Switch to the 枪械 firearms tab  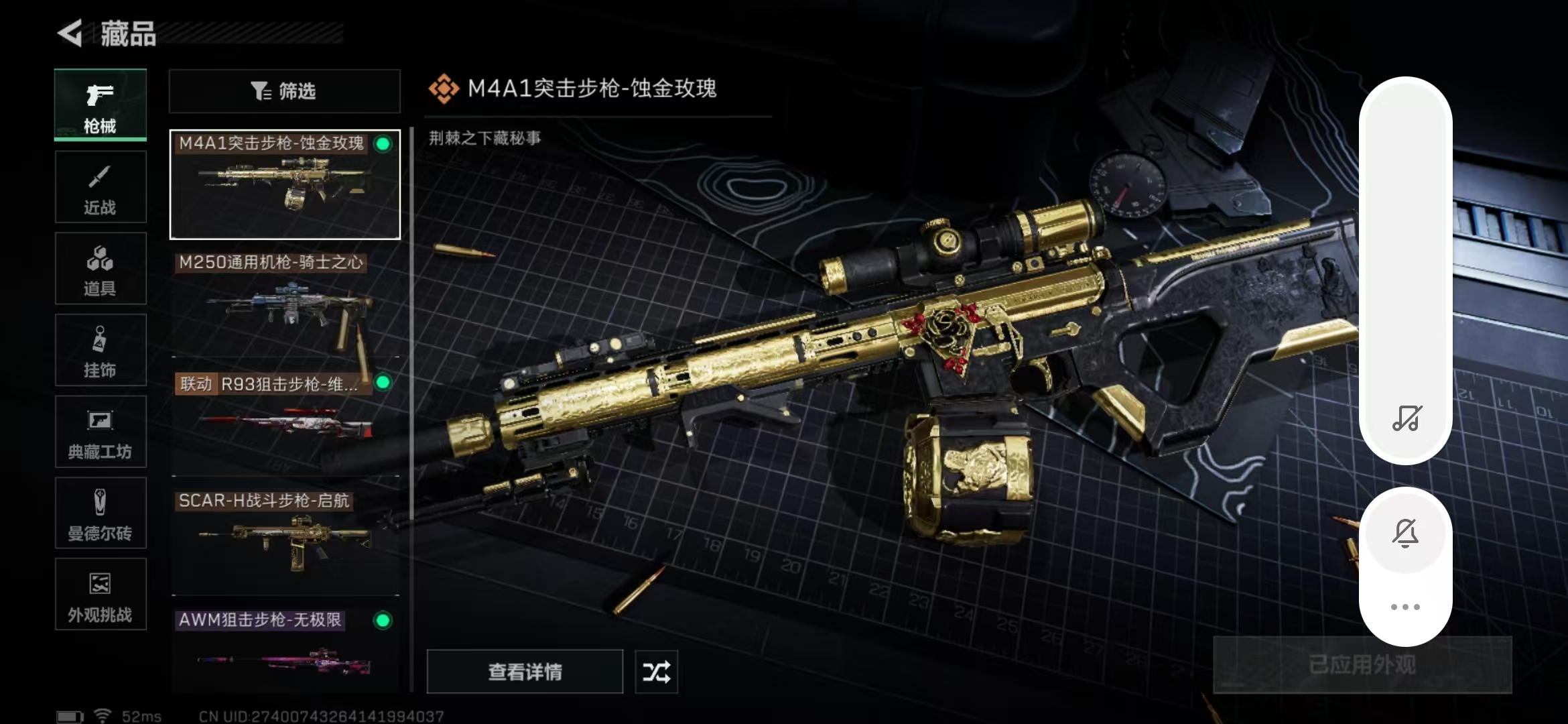[101, 105]
